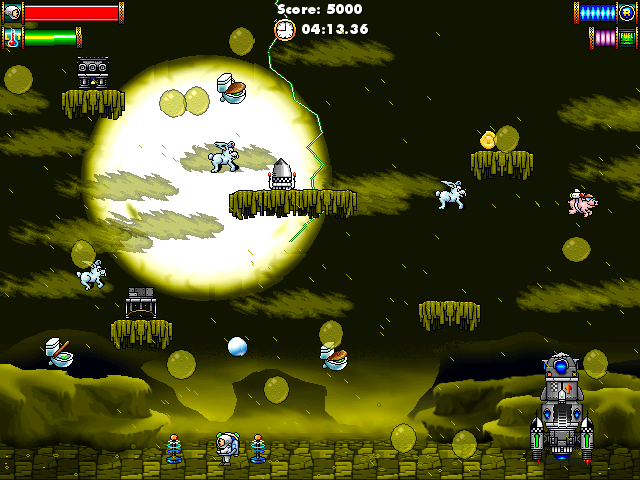This screenshot has height=480, width=640.
Task: Select the blue R emblem icon
Action: pyautogui.click(x=628, y=13)
